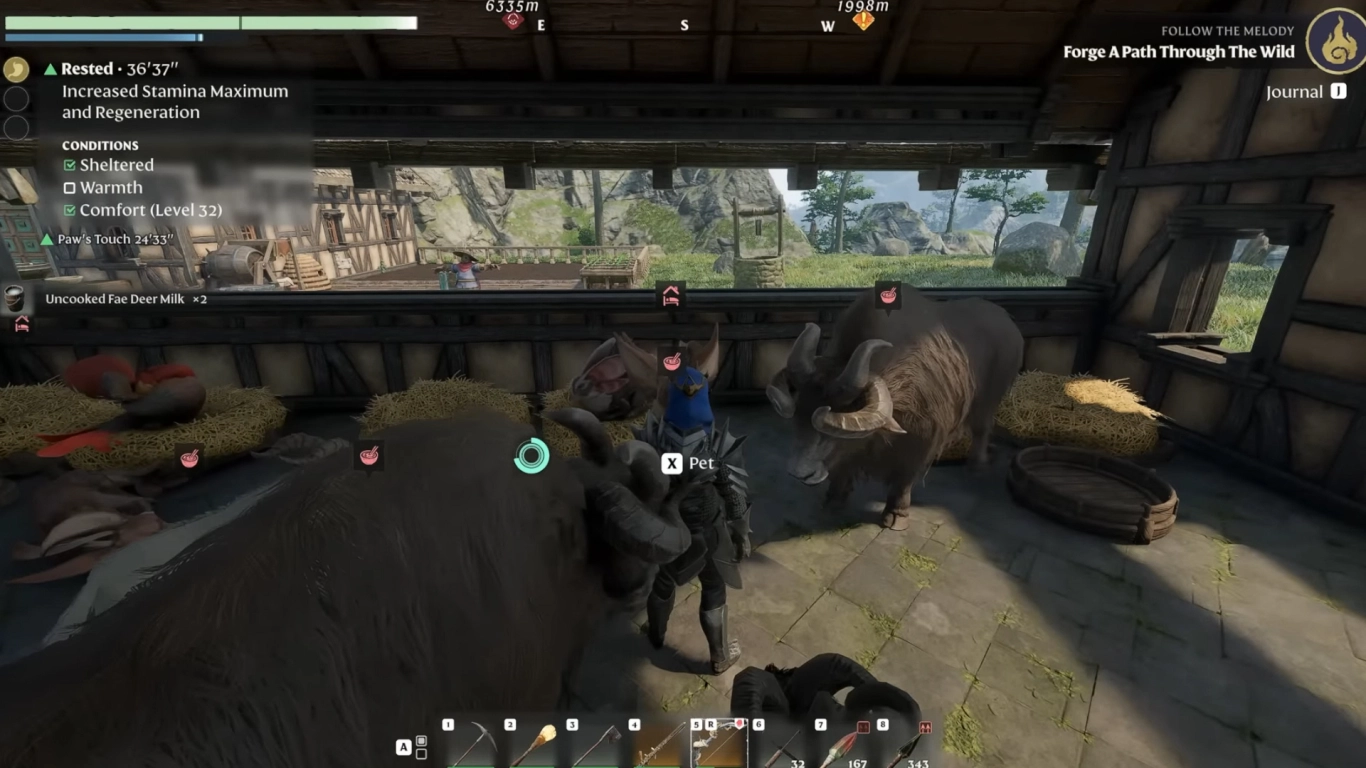This screenshot has width=1366, height=768.
Task: Select the quest Forge A Path Through The Wild
Action: [x=1178, y=51]
